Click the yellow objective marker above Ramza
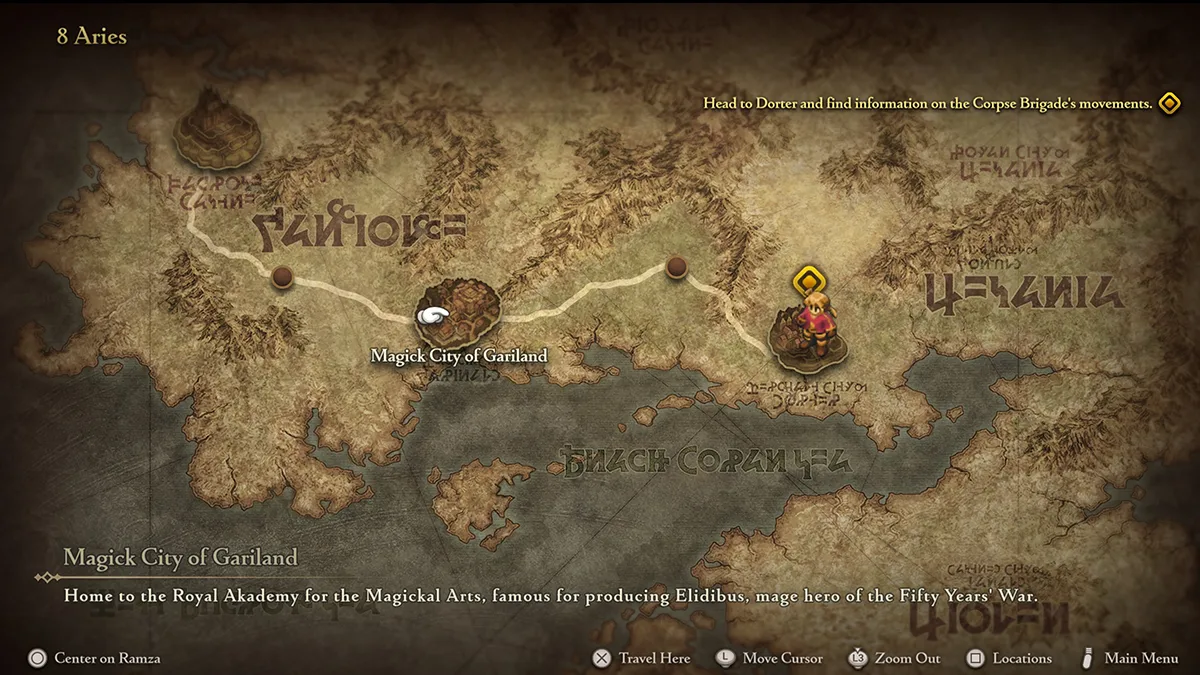1200x675 pixels. click(x=807, y=281)
